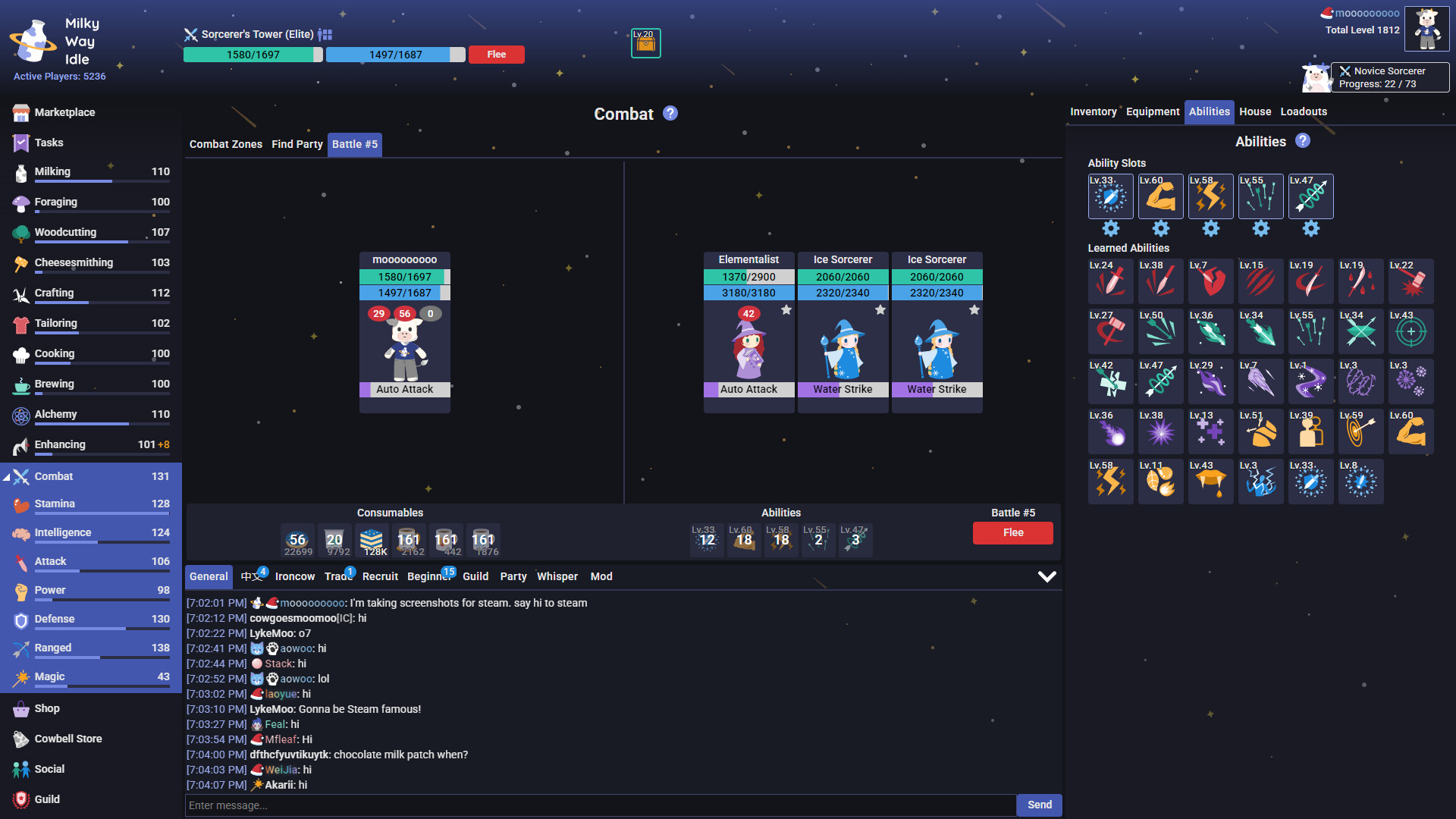Switch to the Equipment tab
The image size is (1456, 819).
point(1152,111)
